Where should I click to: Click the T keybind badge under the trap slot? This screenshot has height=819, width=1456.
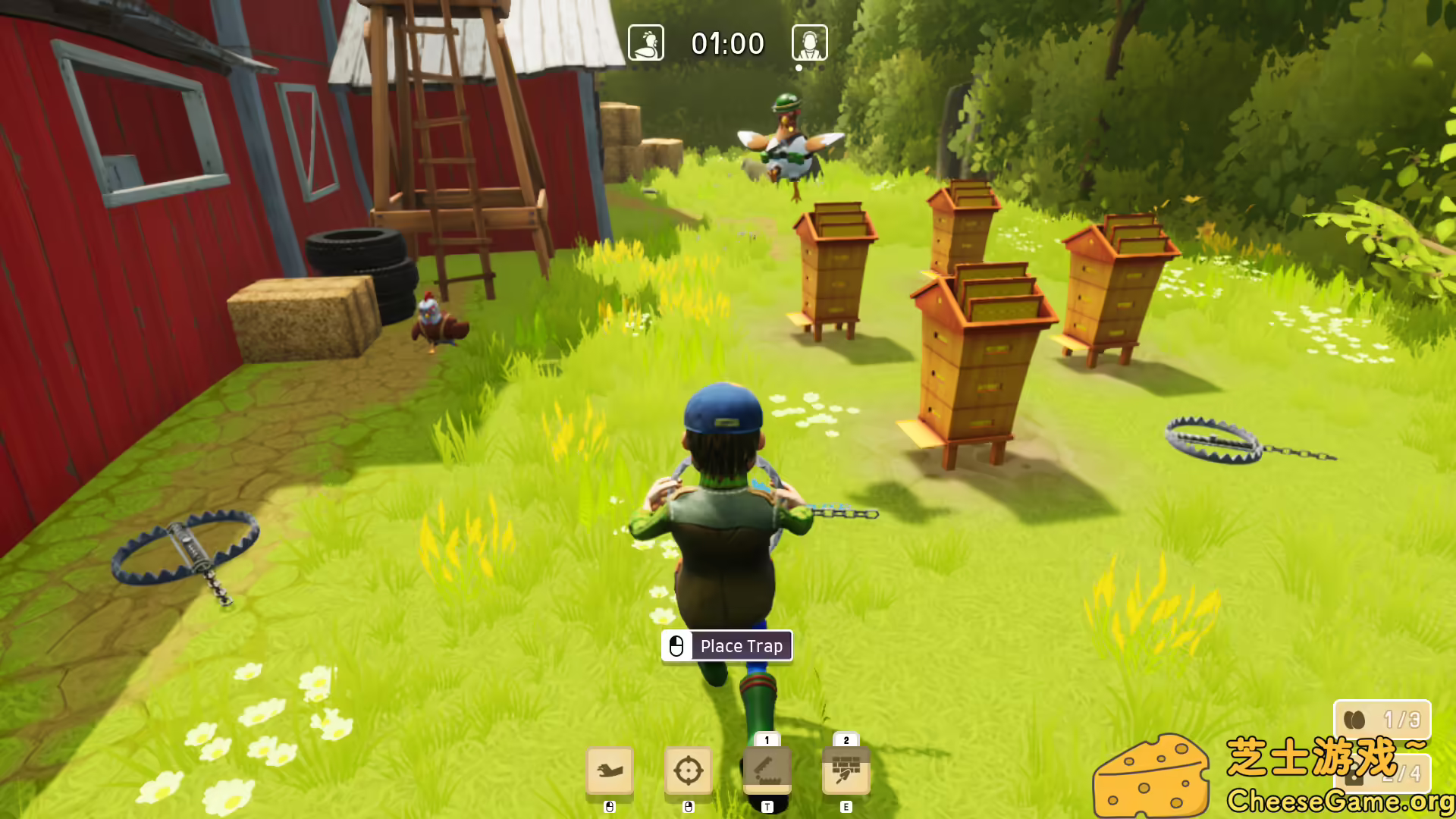tap(768, 807)
